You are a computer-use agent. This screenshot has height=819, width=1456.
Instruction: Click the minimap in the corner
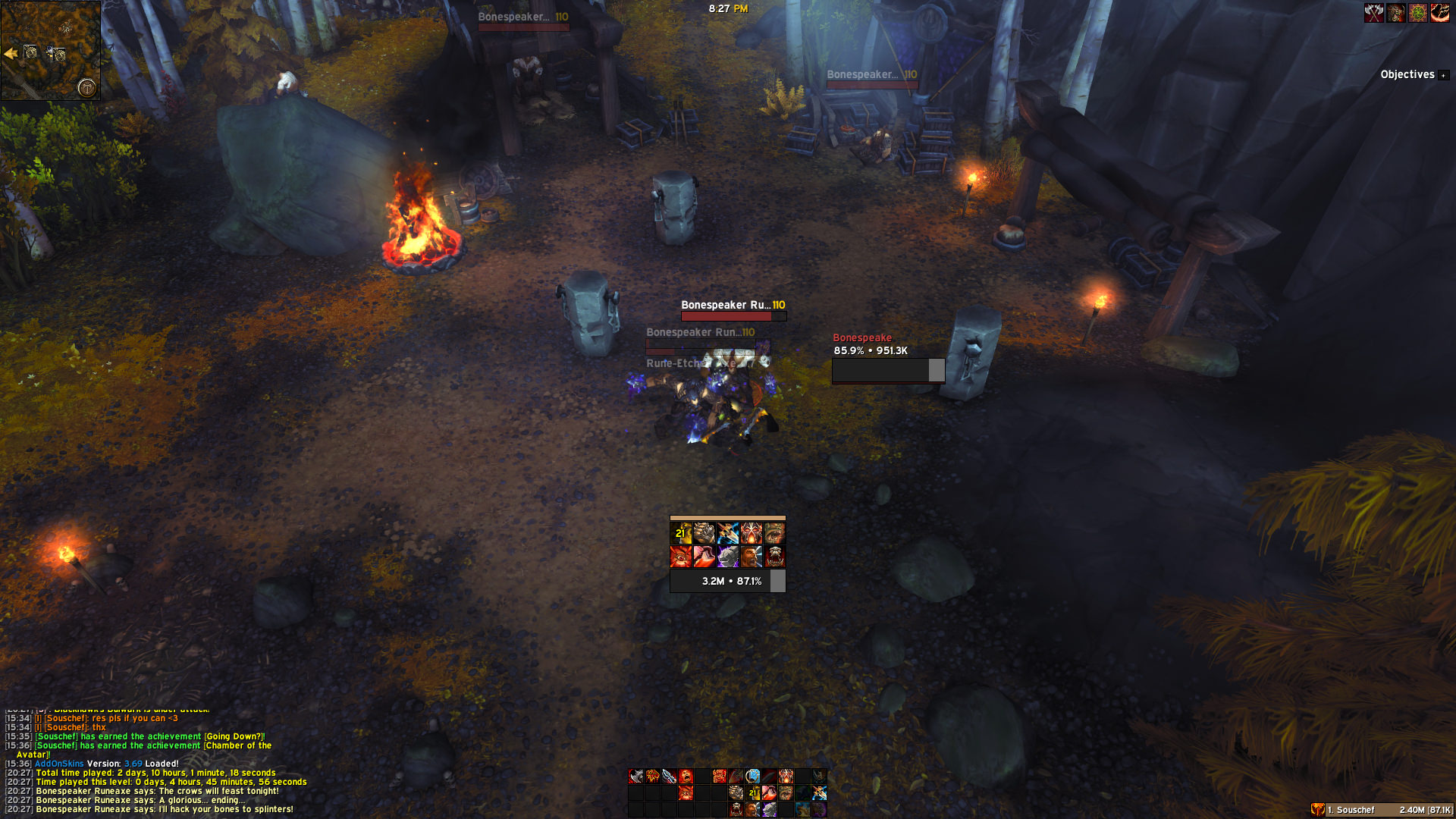[x=50, y=50]
